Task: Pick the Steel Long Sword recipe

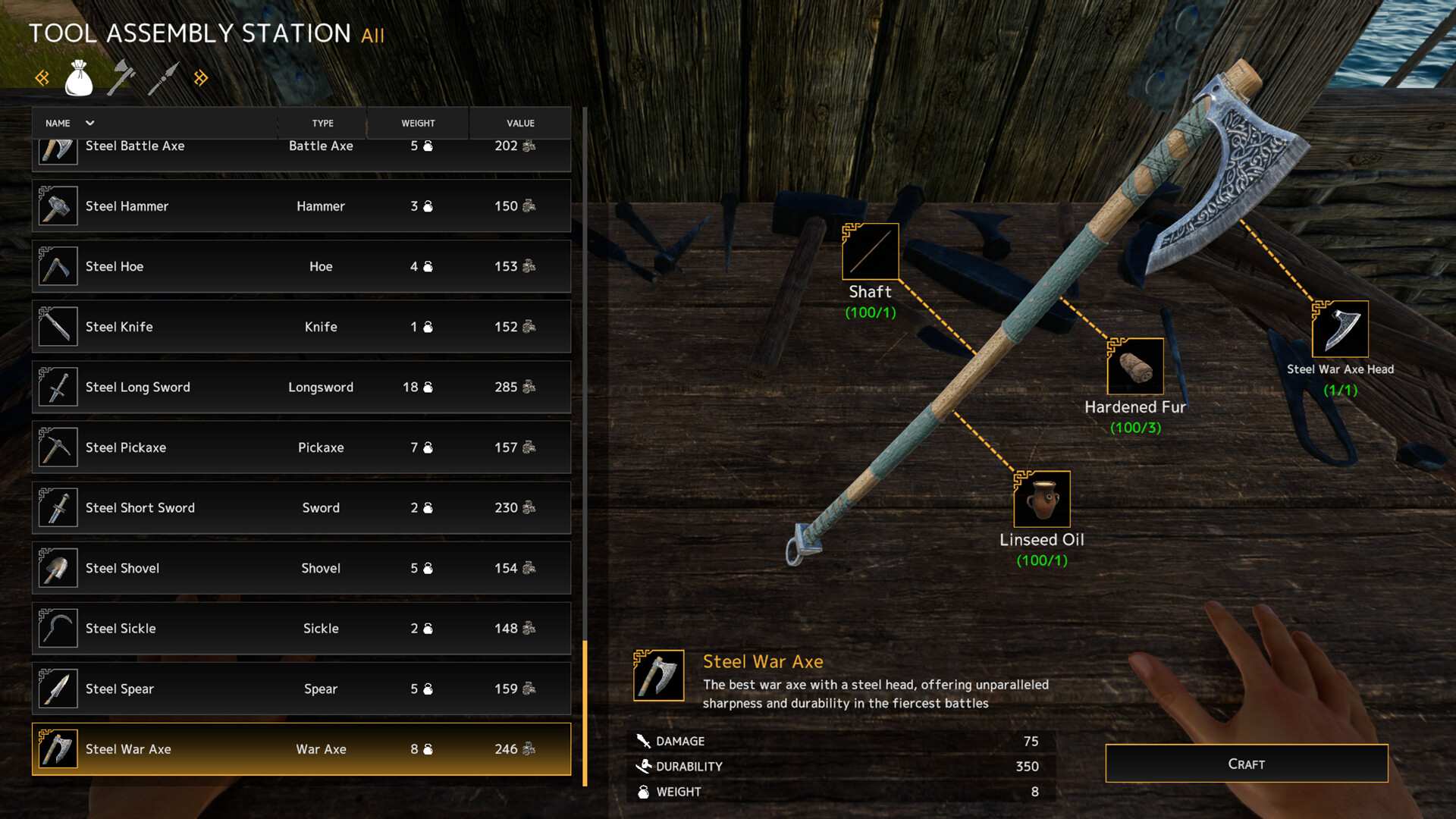Action: (x=301, y=387)
